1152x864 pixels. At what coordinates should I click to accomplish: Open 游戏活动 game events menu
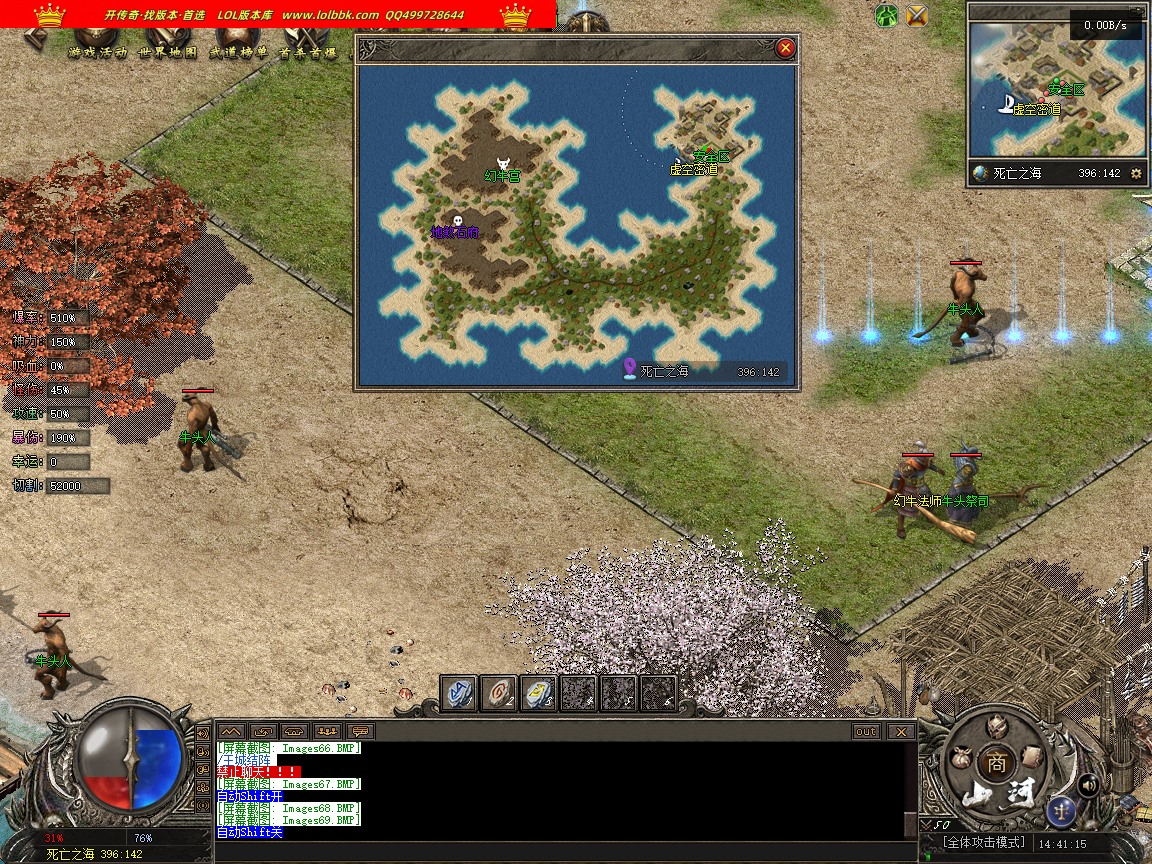coord(97,52)
